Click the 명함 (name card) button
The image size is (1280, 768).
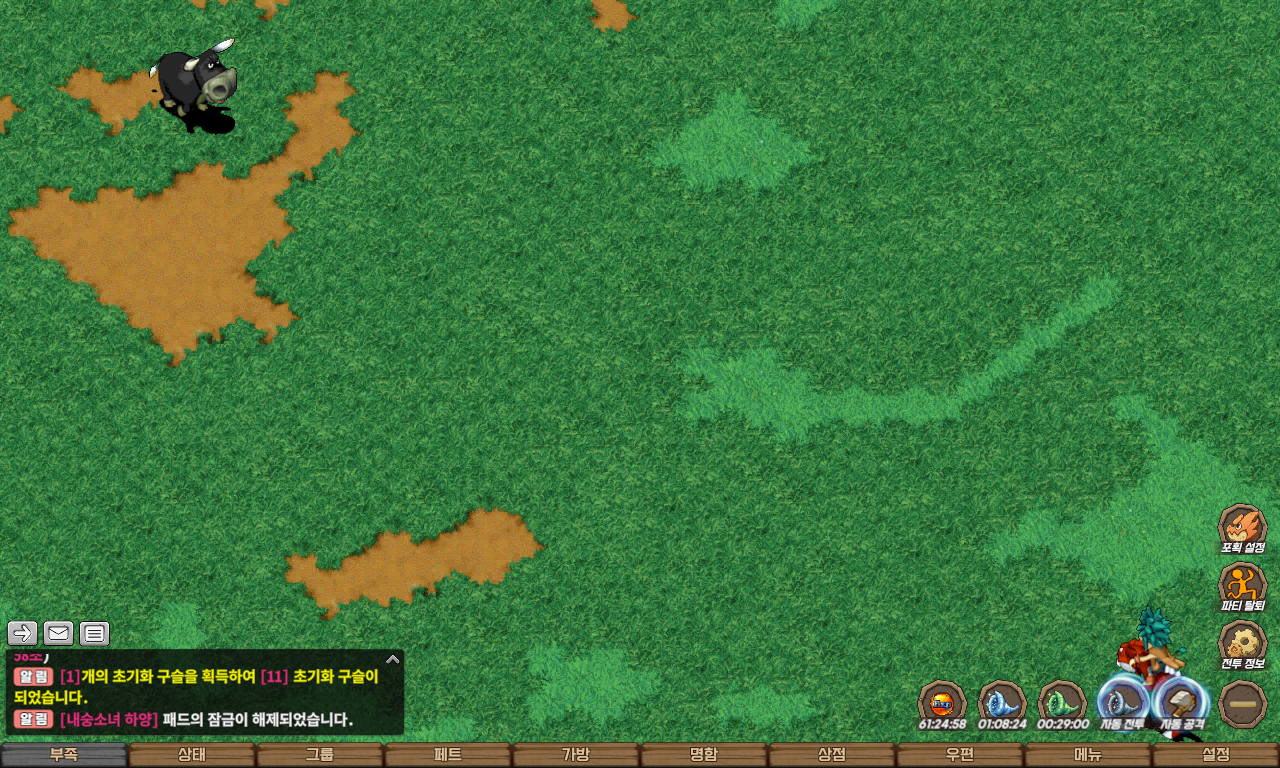point(703,755)
